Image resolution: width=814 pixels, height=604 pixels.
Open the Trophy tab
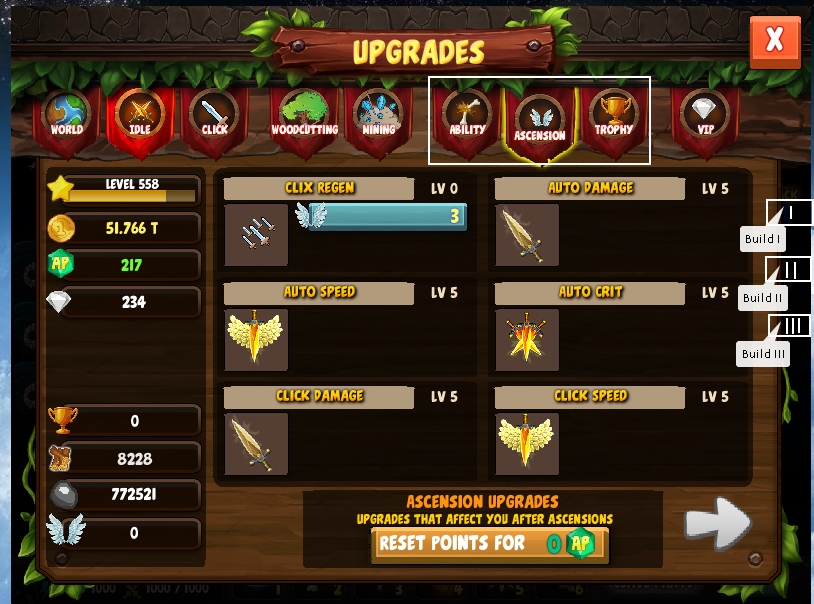click(x=613, y=117)
